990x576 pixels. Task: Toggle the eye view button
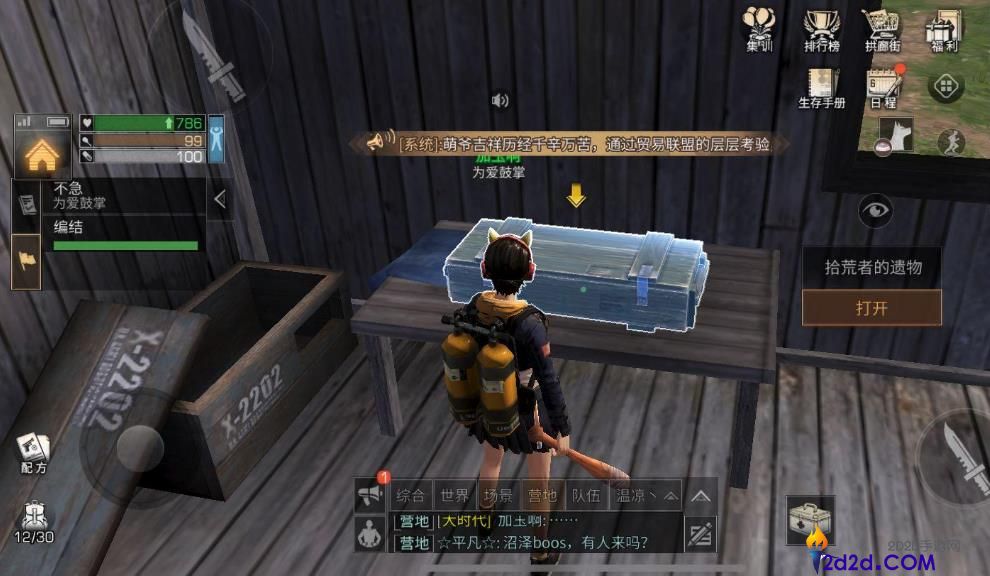[x=875, y=211]
